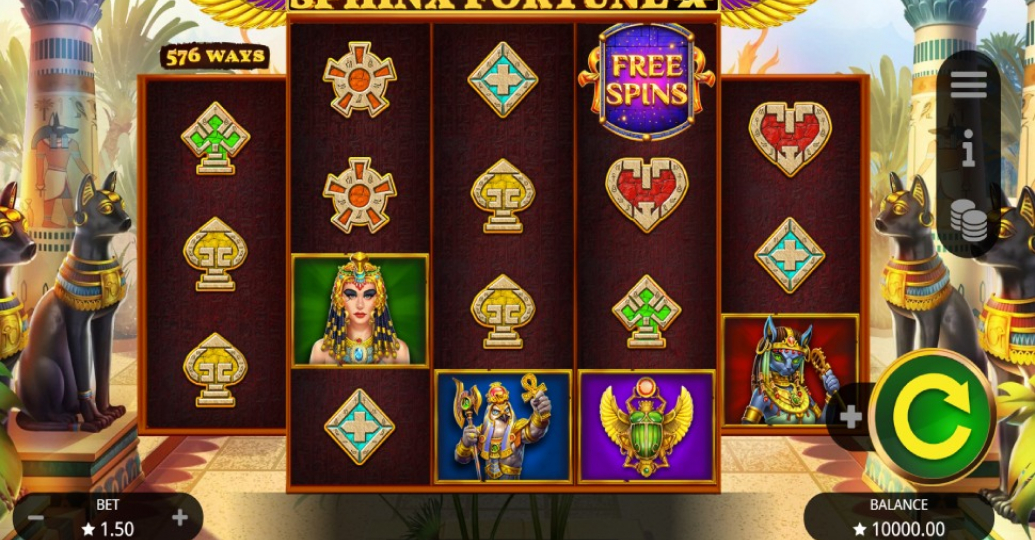Expand the plus options beside the spin button
Viewport: 1035px width, 540px height.
pos(851,417)
